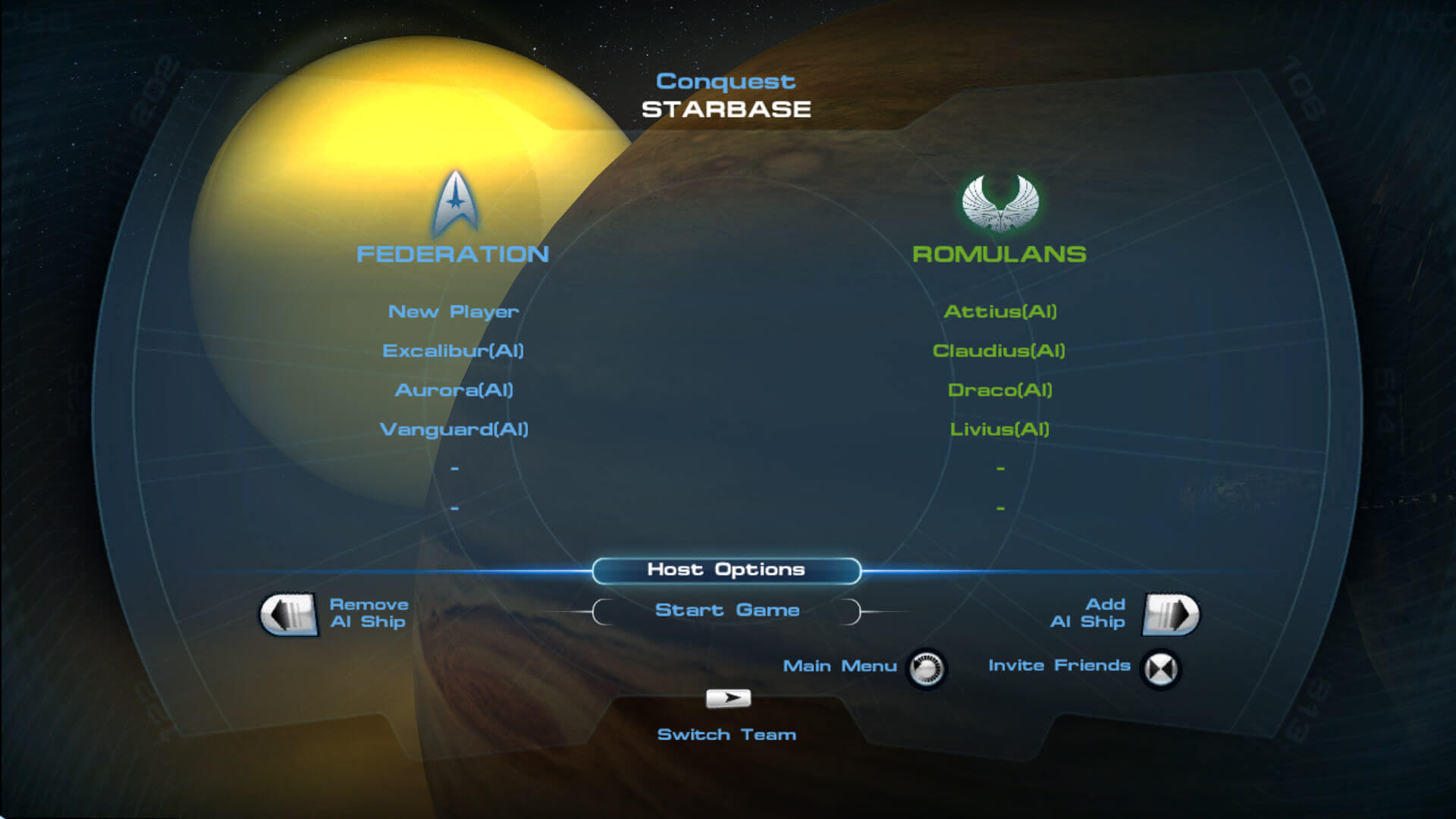This screenshot has width=1456, height=819.
Task: Pick Excalibur(AI) in the Federation roster
Action: coord(453,351)
